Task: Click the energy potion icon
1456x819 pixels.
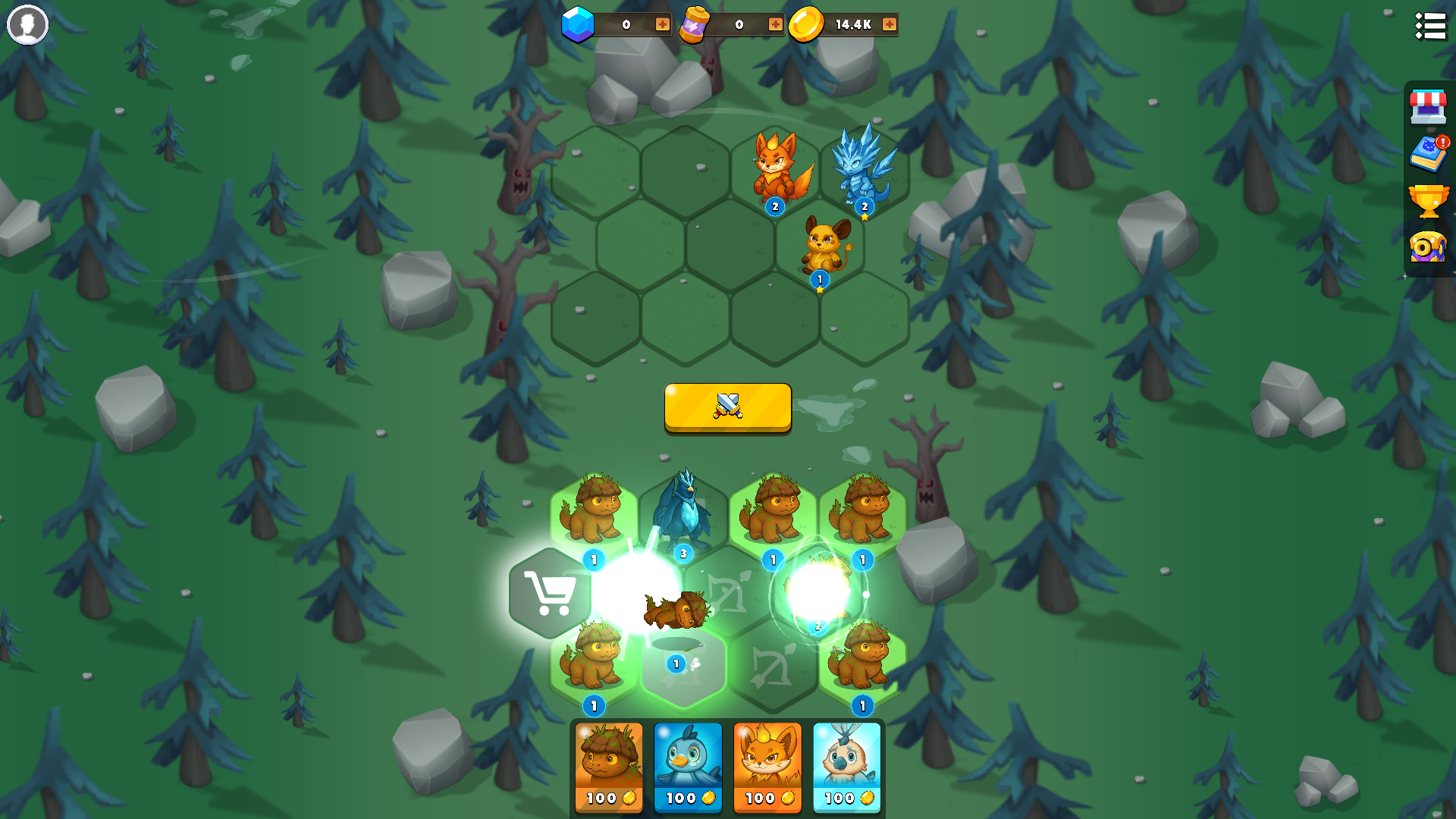Action: click(x=696, y=24)
